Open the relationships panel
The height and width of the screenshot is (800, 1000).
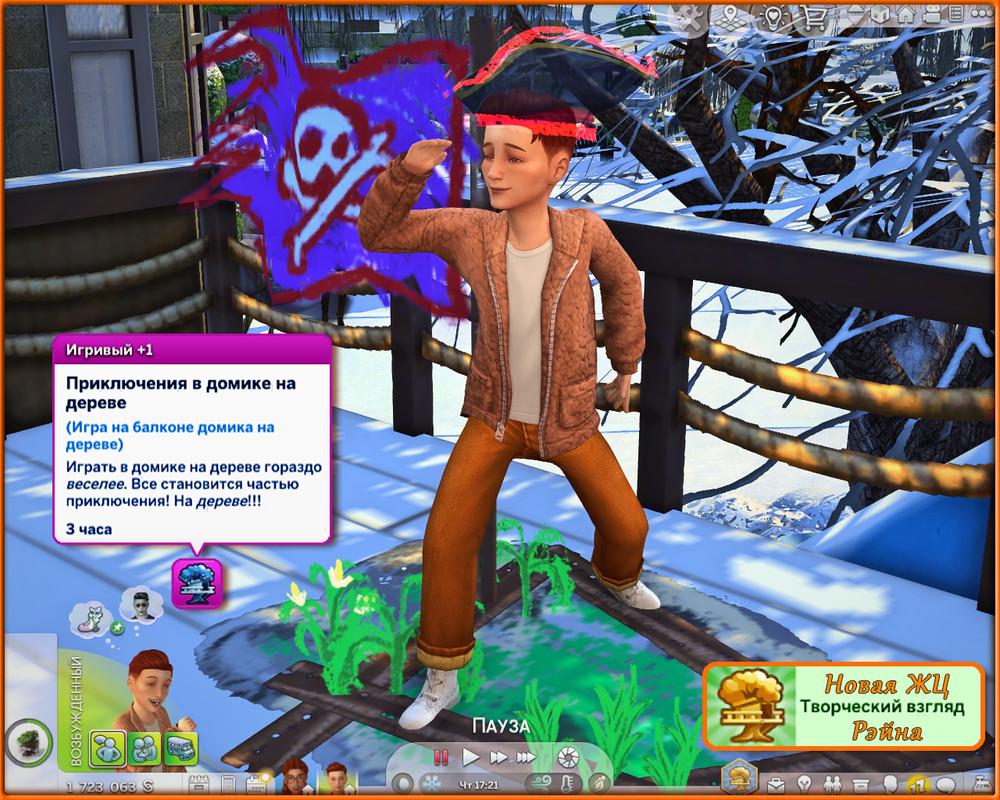pos(832,782)
